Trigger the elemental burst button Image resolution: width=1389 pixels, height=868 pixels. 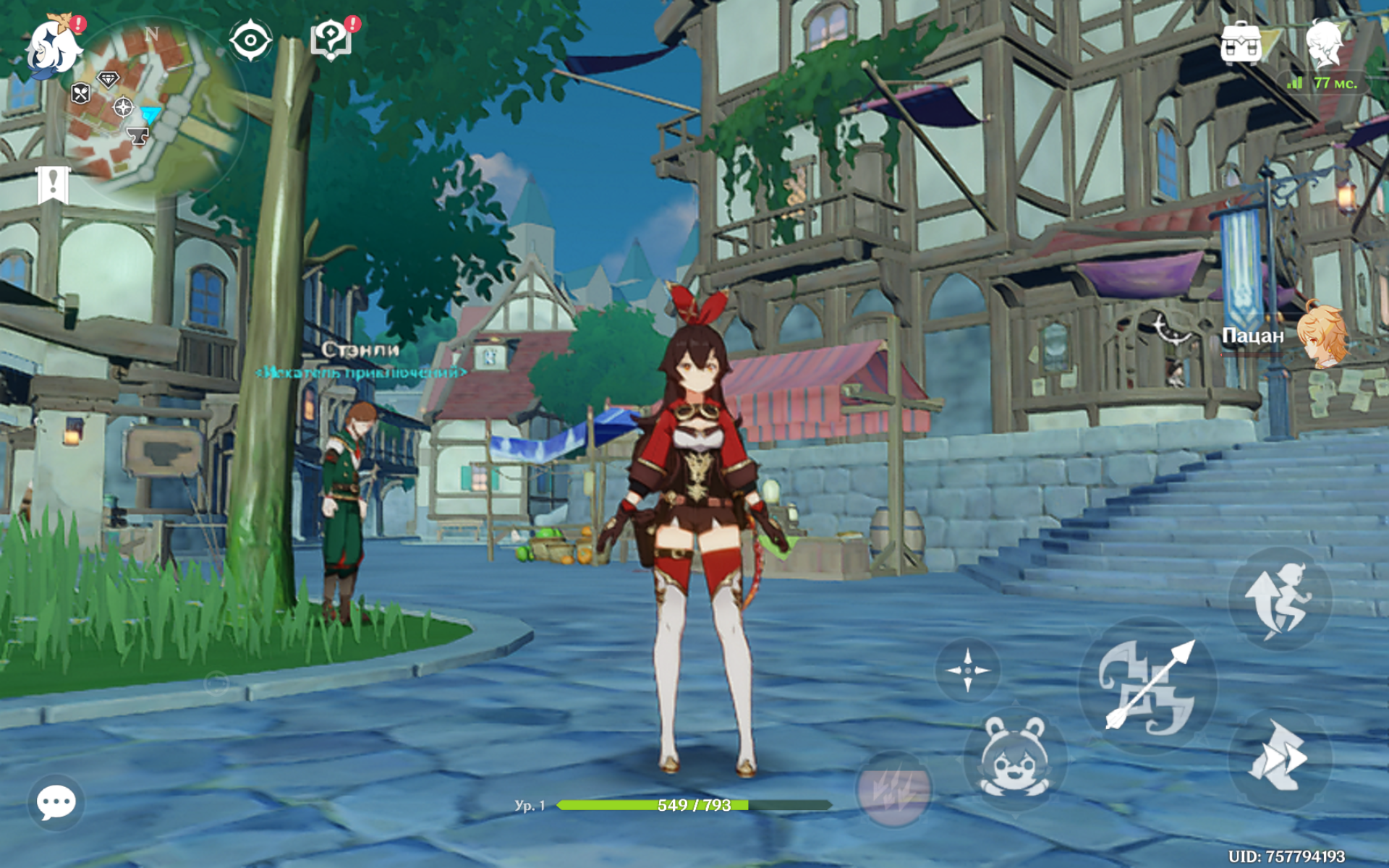click(x=893, y=789)
